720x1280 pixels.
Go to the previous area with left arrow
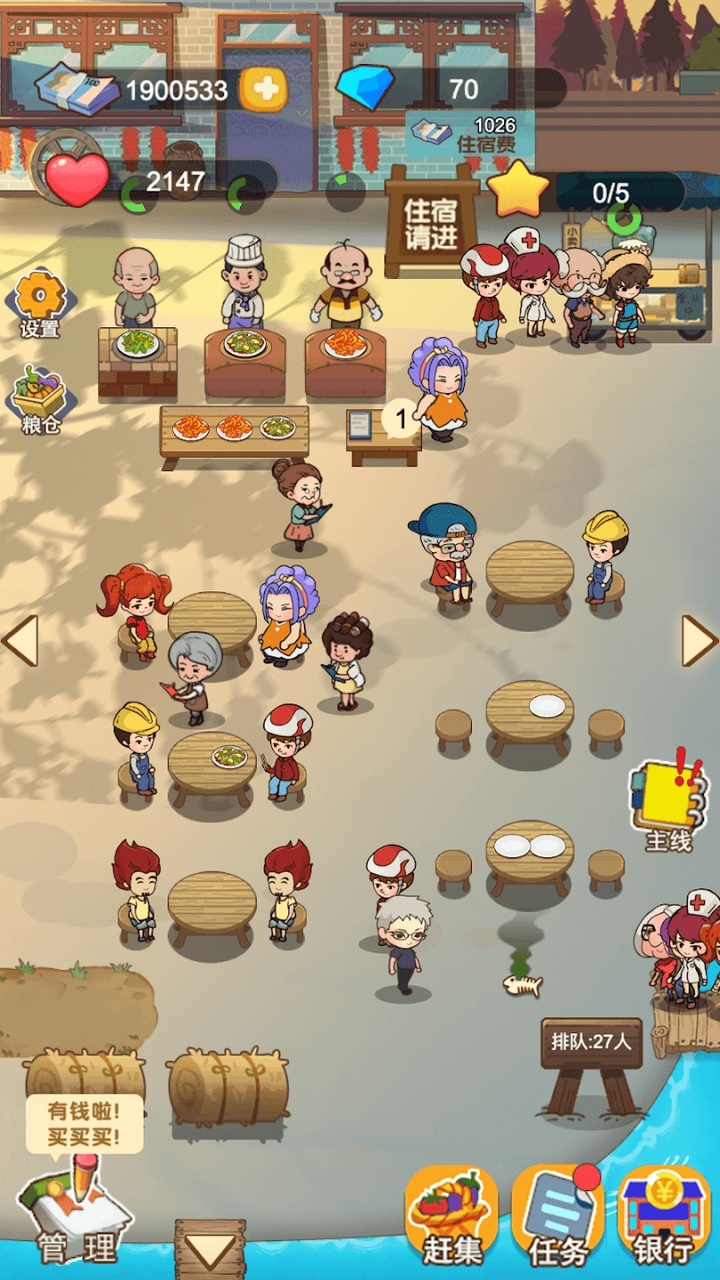(x=20, y=641)
